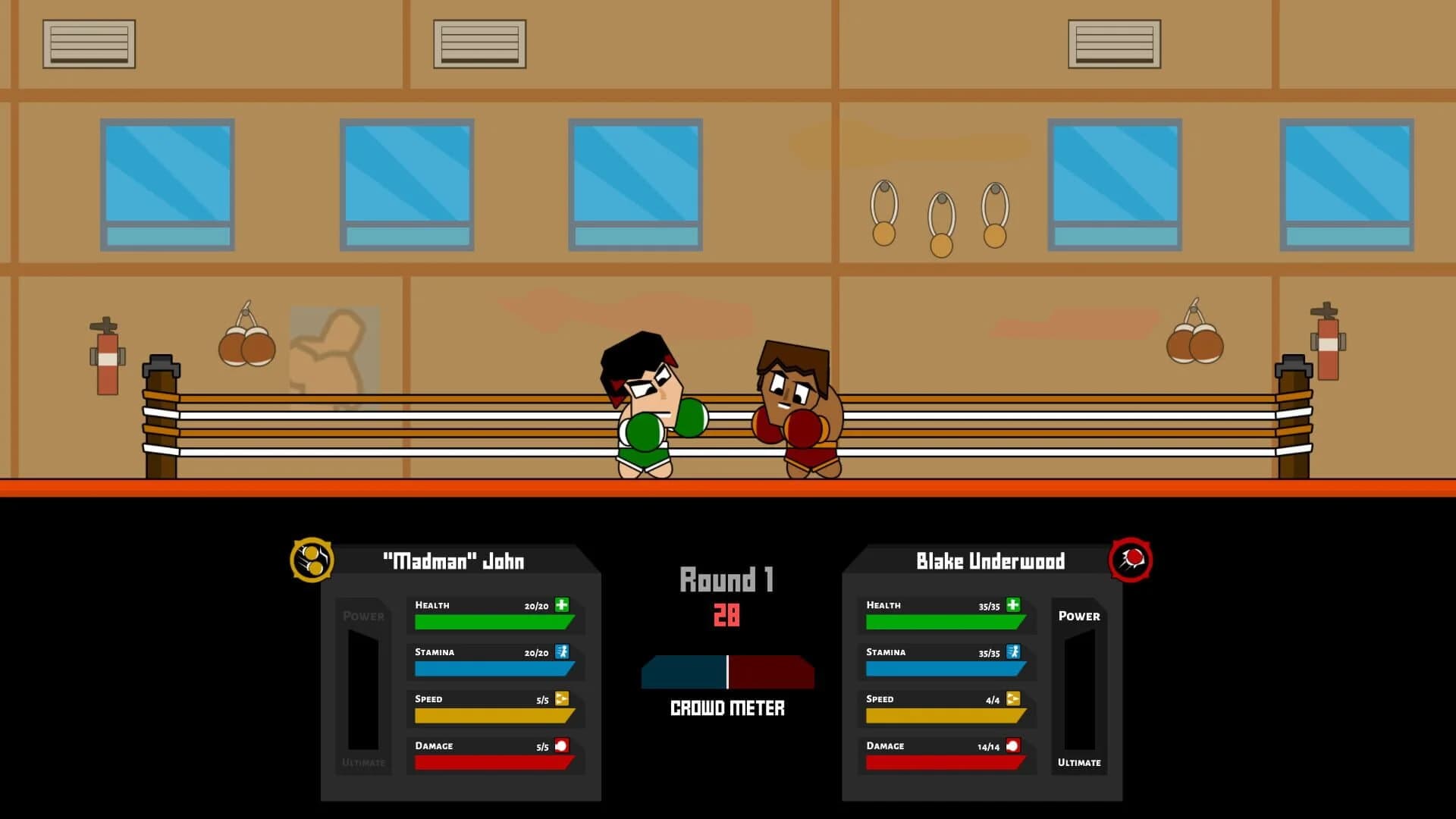The width and height of the screenshot is (1456, 819).
Task: Click the Health cross icon on Blake's panel
Action: (x=1014, y=605)
